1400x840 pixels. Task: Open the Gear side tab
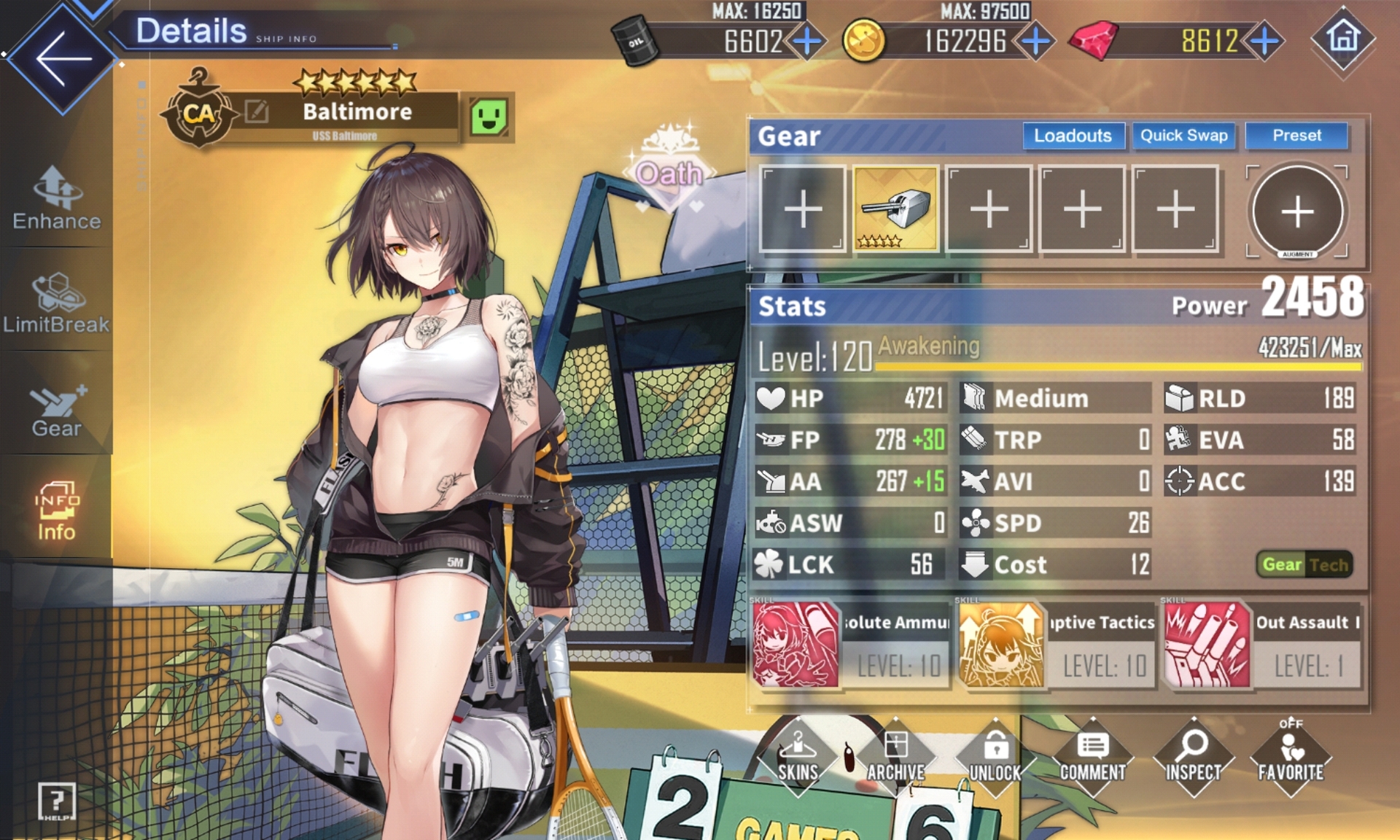click(57, 410)
